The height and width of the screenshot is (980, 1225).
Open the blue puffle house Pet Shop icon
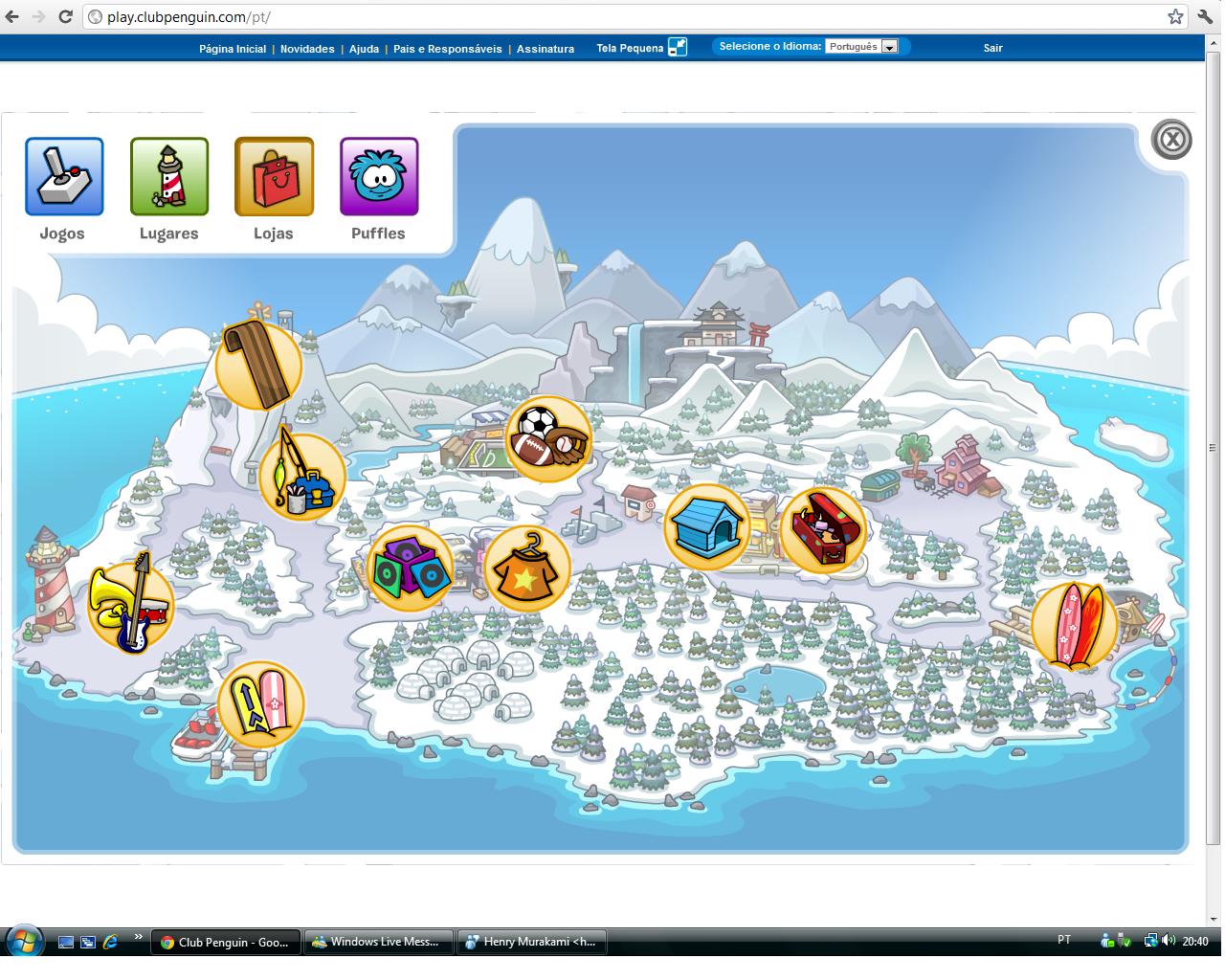[707, 525]
